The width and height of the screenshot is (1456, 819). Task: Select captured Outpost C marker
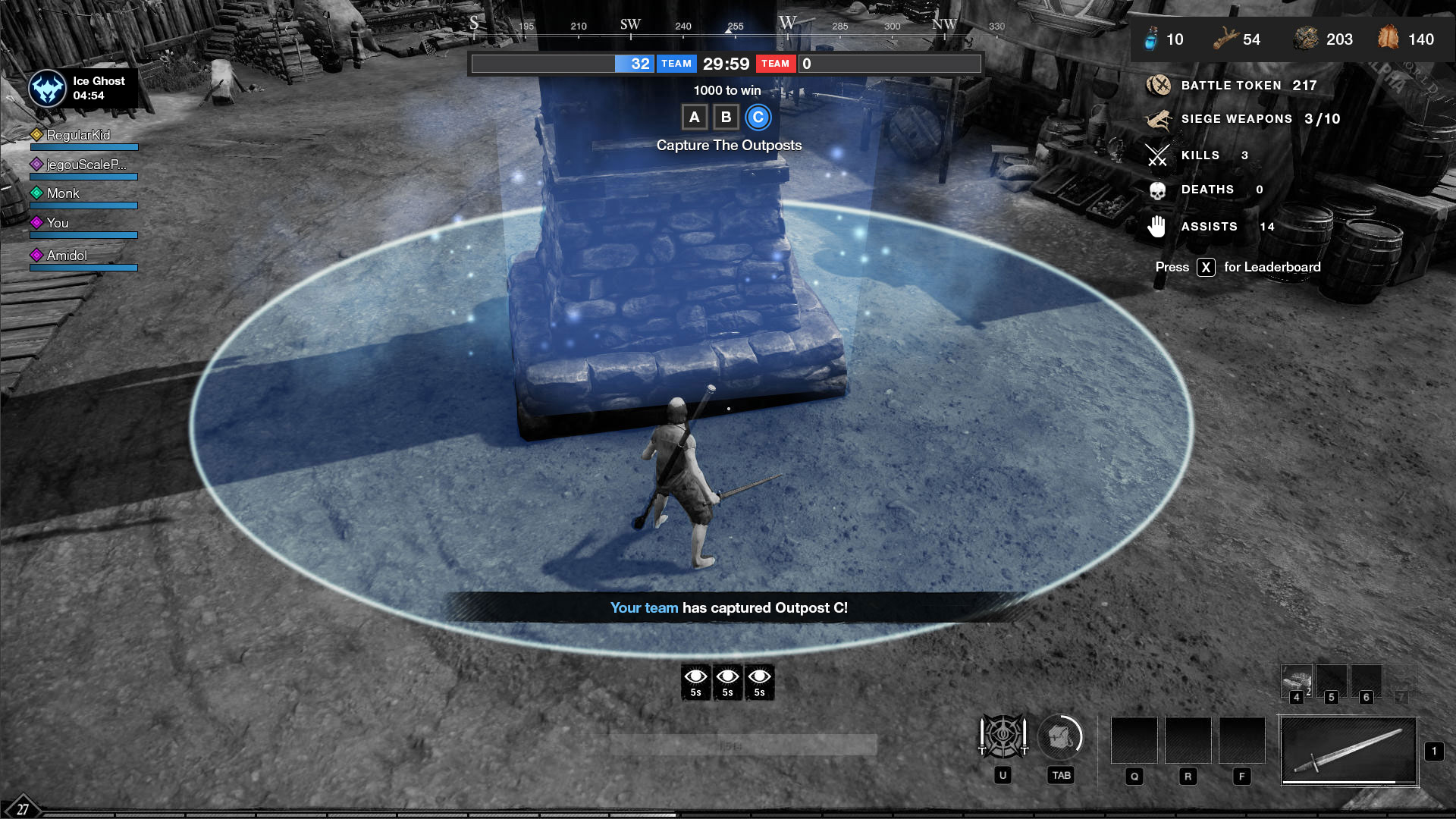tap(758, 118)
